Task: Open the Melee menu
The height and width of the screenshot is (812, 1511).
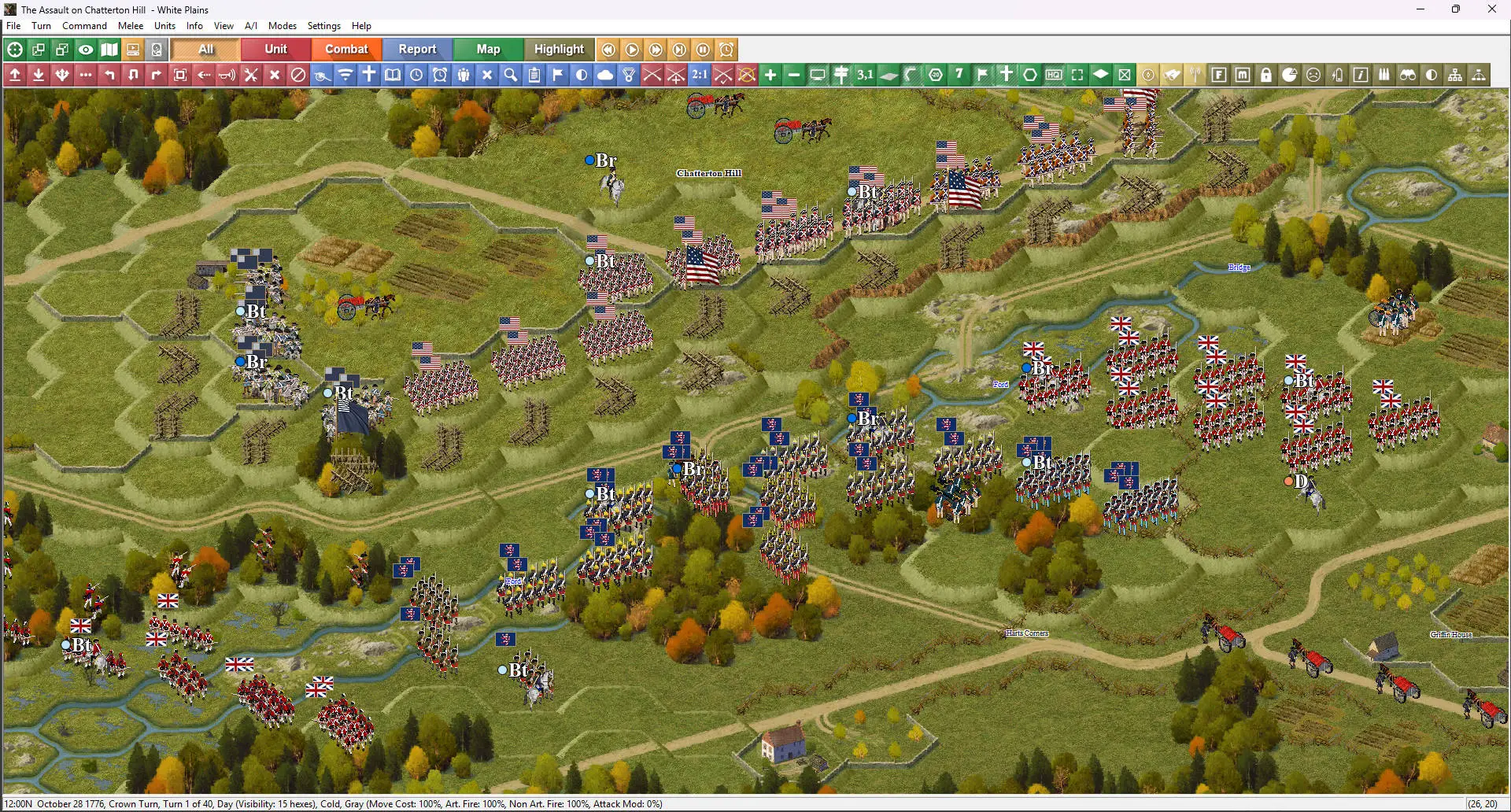Action: click(131, 26)
